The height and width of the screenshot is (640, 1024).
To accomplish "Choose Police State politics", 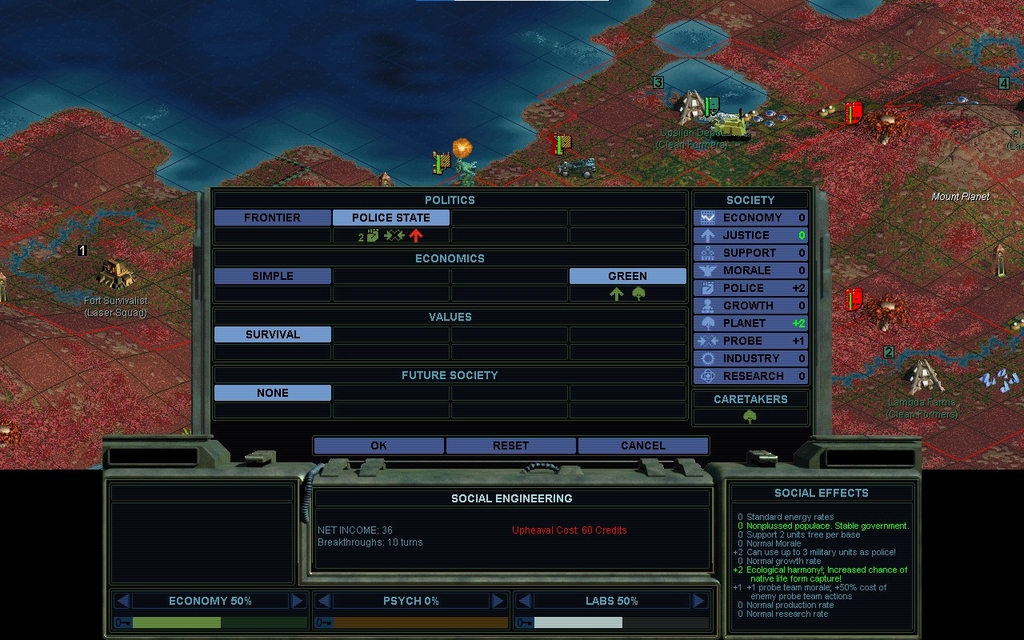I will [391, 218].
